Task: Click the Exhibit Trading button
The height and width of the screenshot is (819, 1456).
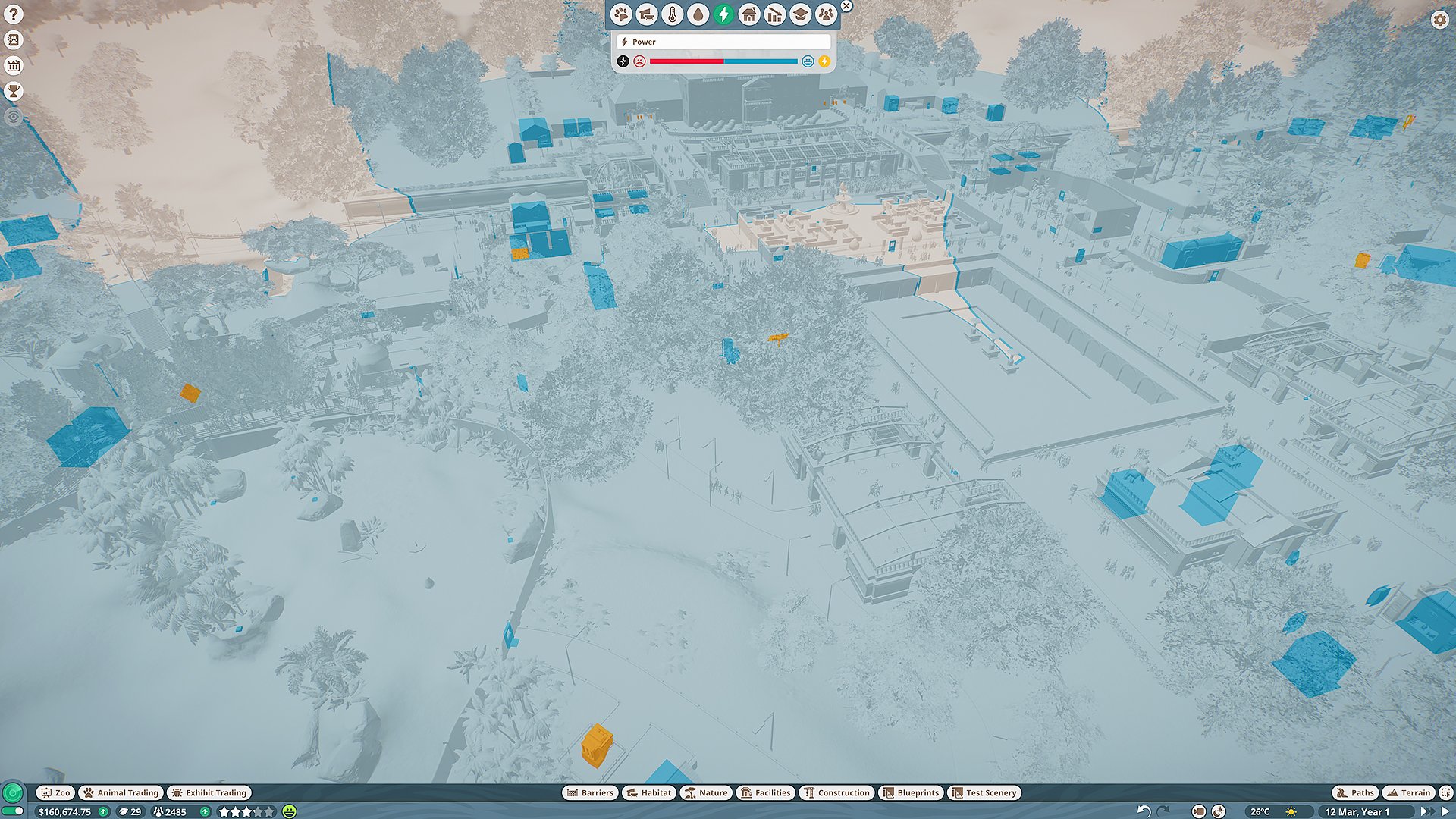Action: (210, 792)
